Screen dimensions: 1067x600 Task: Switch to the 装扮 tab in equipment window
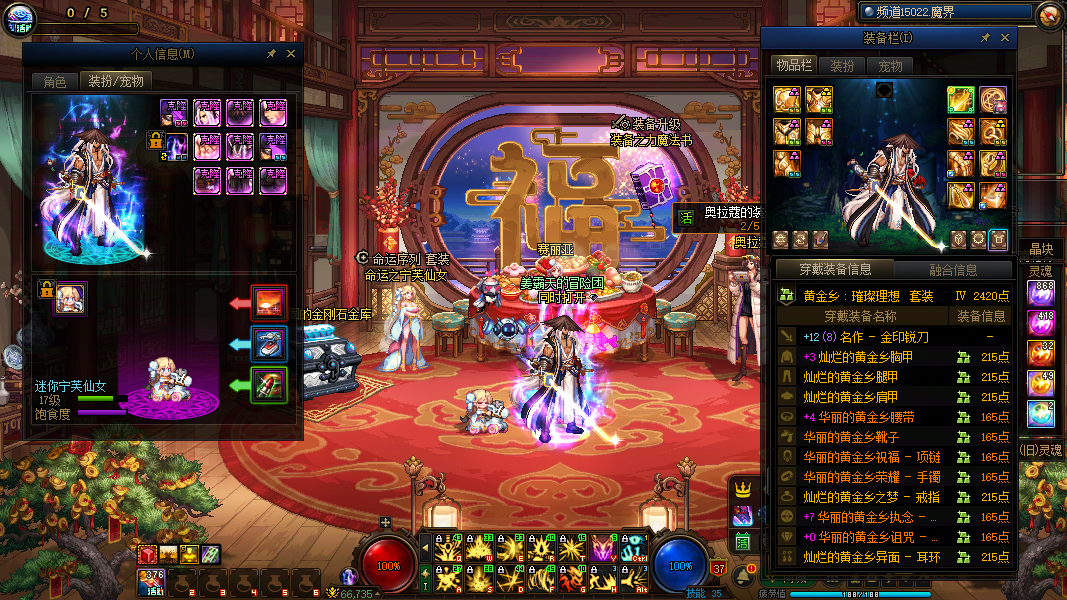click(842, 65)
